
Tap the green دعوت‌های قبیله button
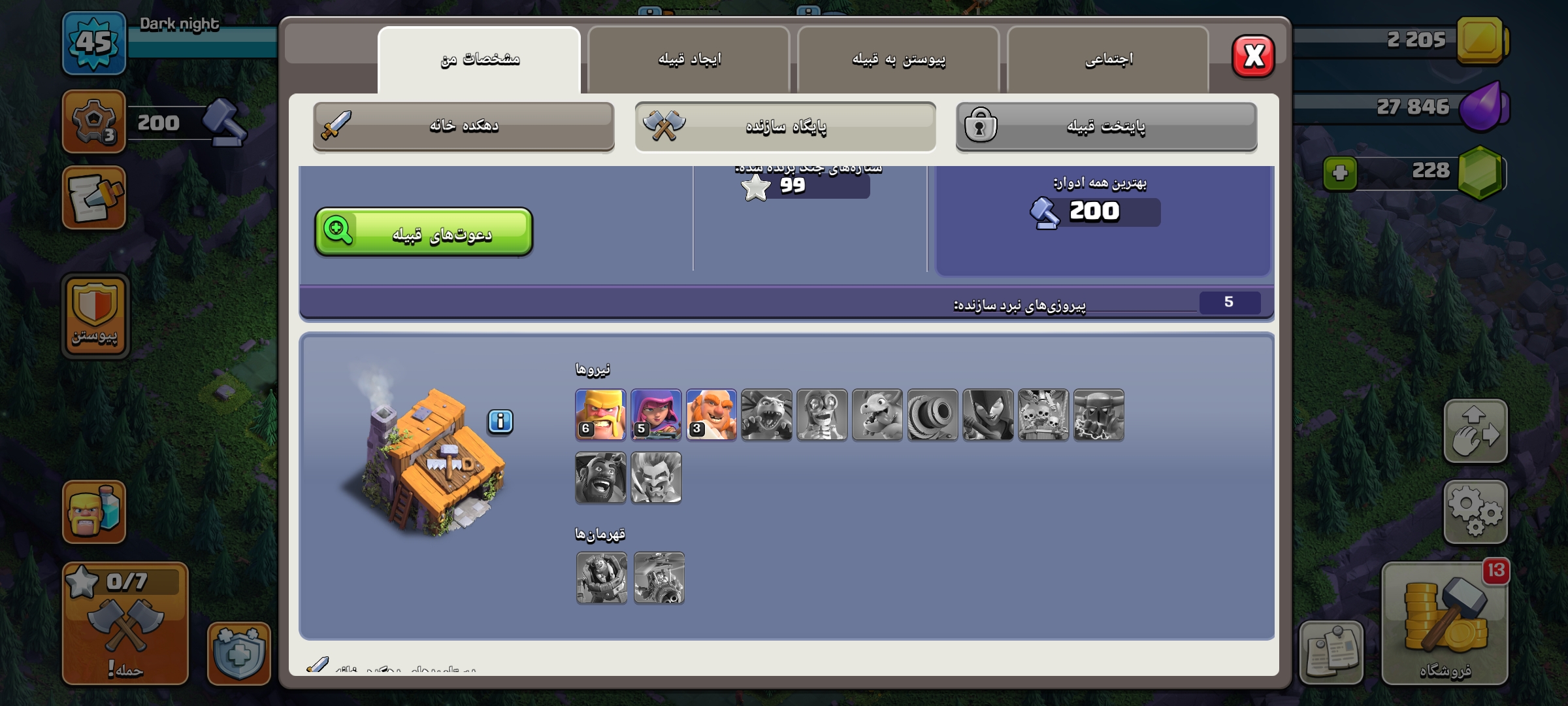(423, 232)
